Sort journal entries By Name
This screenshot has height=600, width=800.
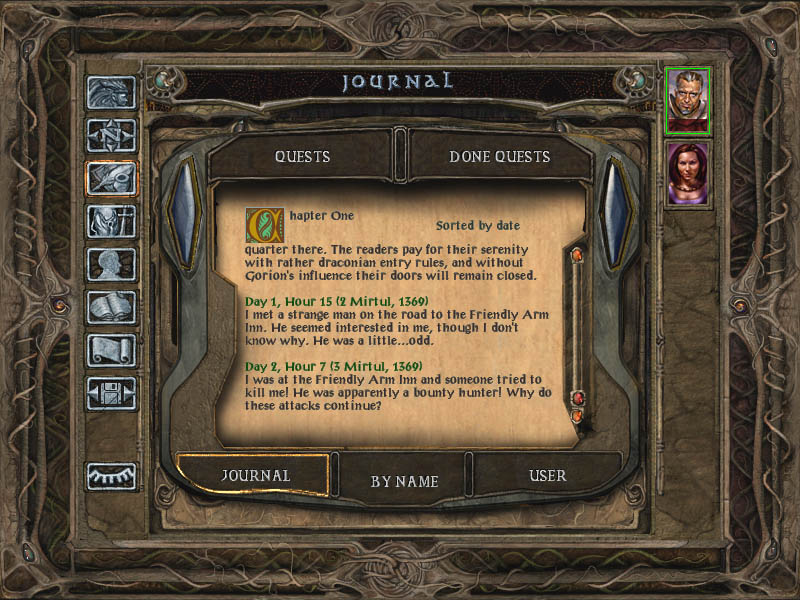point(404,481)
